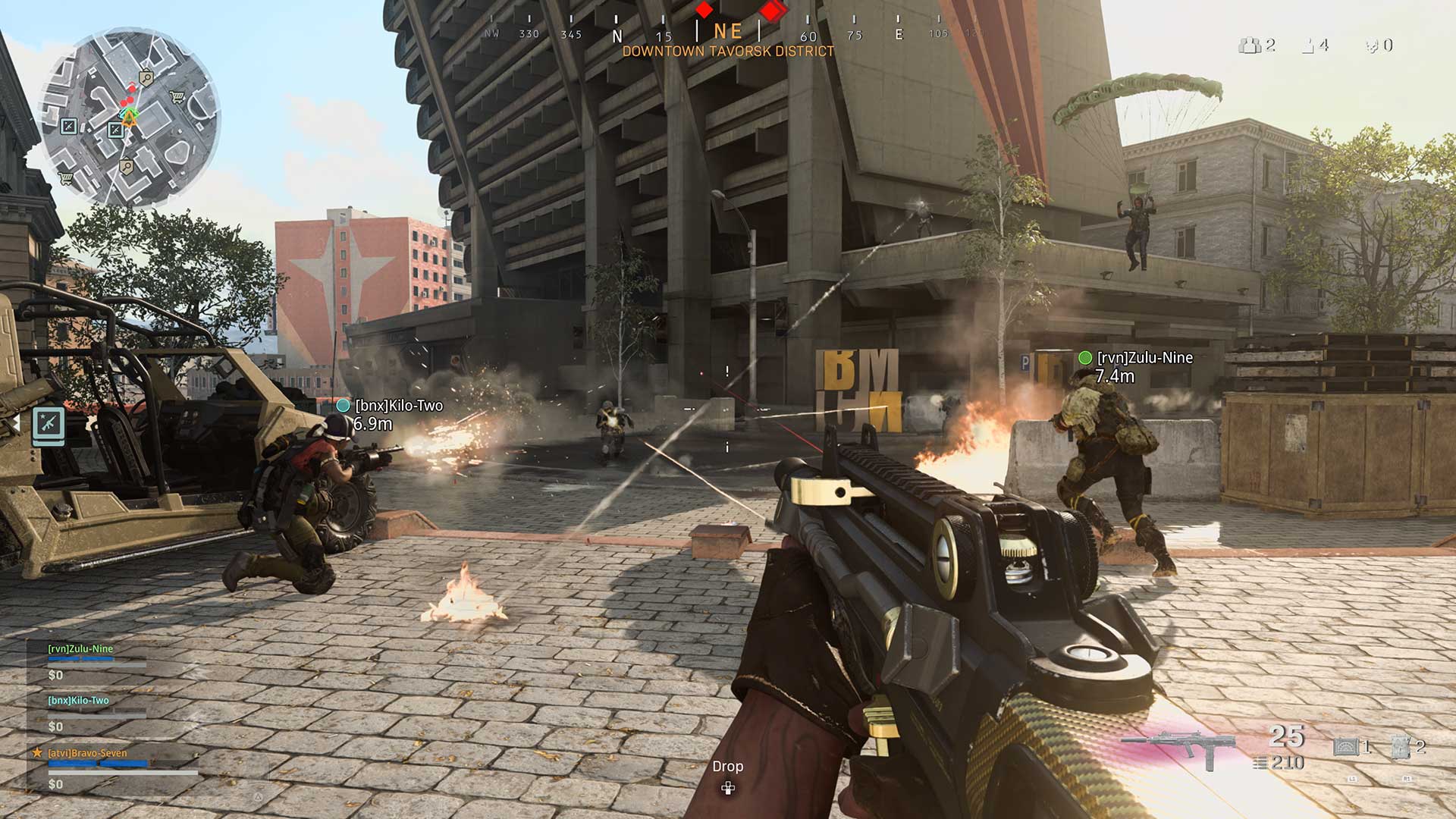Click the kill counter icon showing 0
Screen dimensions: 1456x819
pyautogui.click(x=1373, y=45)
